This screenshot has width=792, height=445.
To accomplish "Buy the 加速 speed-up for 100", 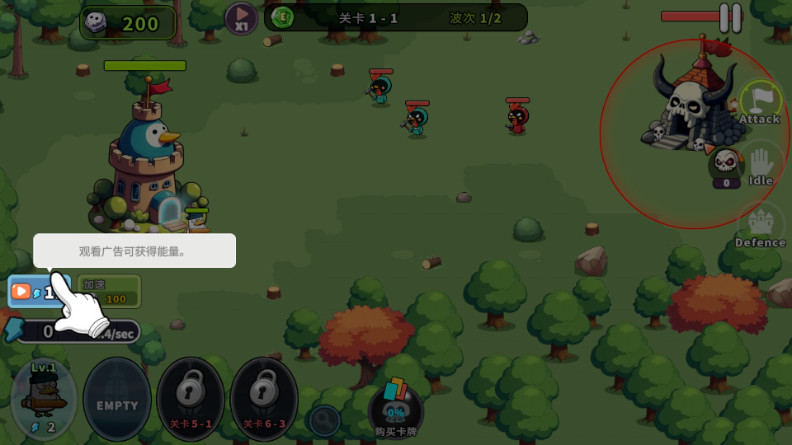I will [x=109, y=291].
